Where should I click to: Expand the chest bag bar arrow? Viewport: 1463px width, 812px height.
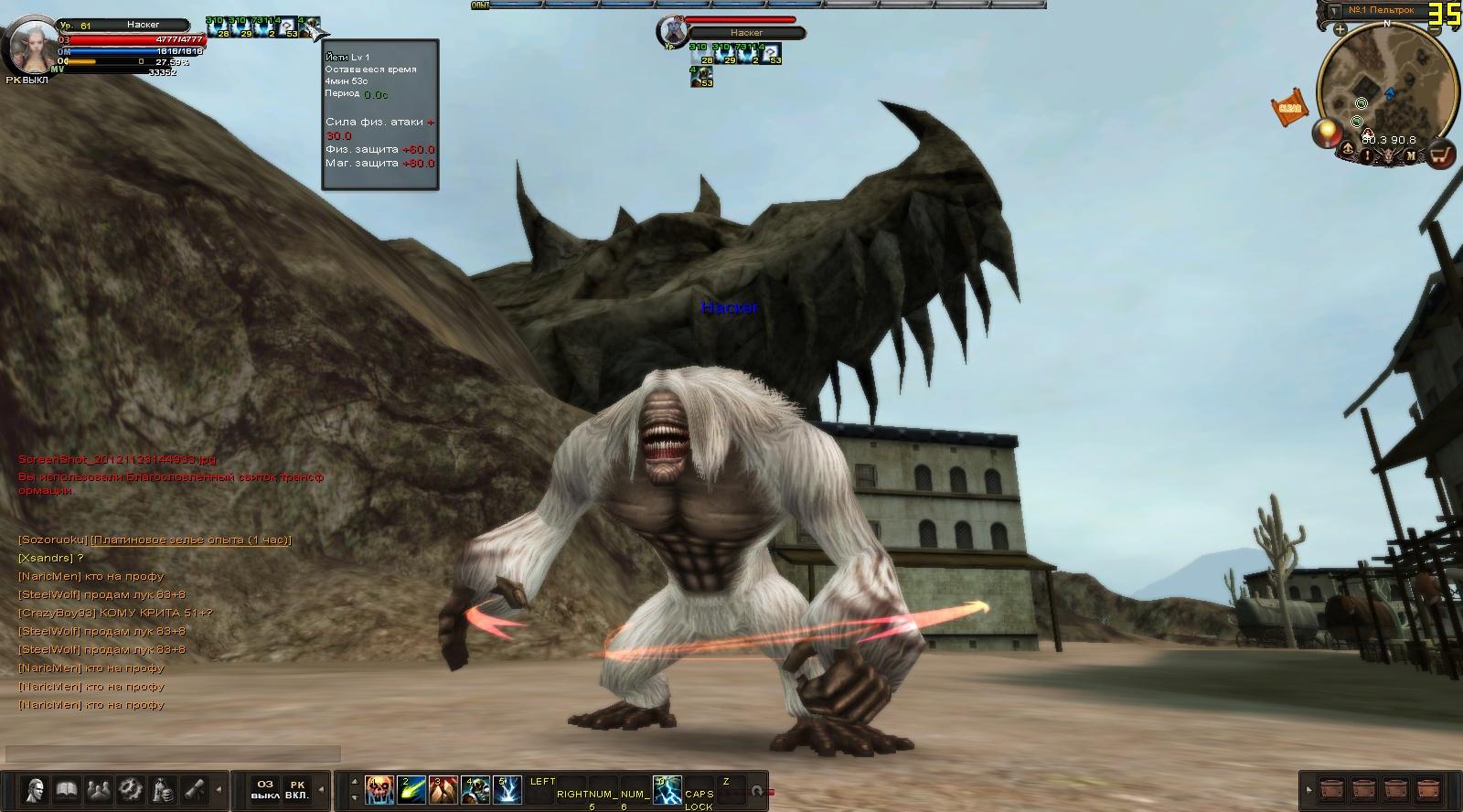pyautogui.click(x=1307, y=788)
